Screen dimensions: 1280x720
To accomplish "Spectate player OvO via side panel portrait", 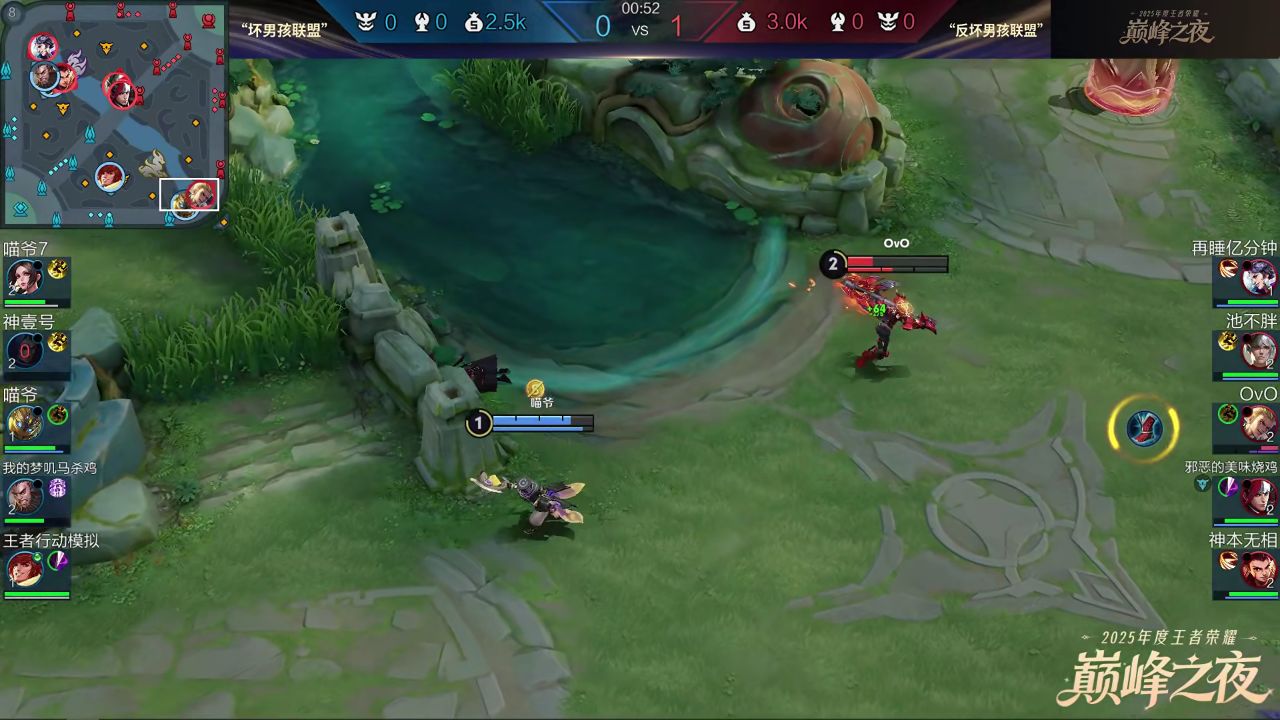I will coord(1259,424).
